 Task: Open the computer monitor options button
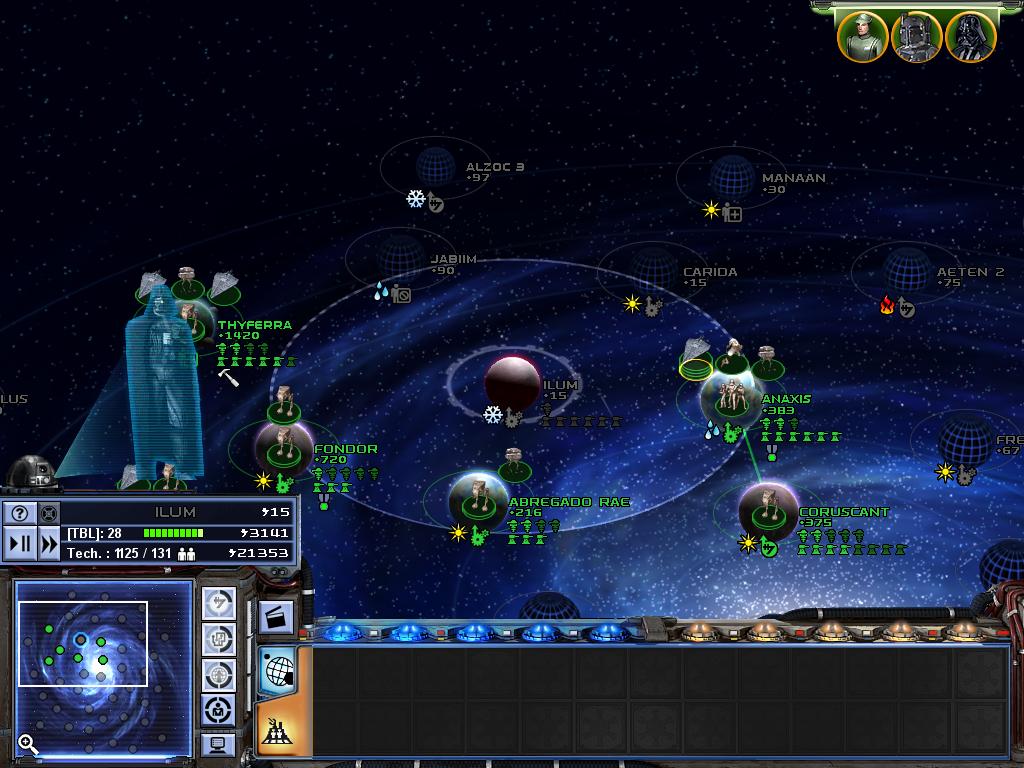(x=219, y=745)
